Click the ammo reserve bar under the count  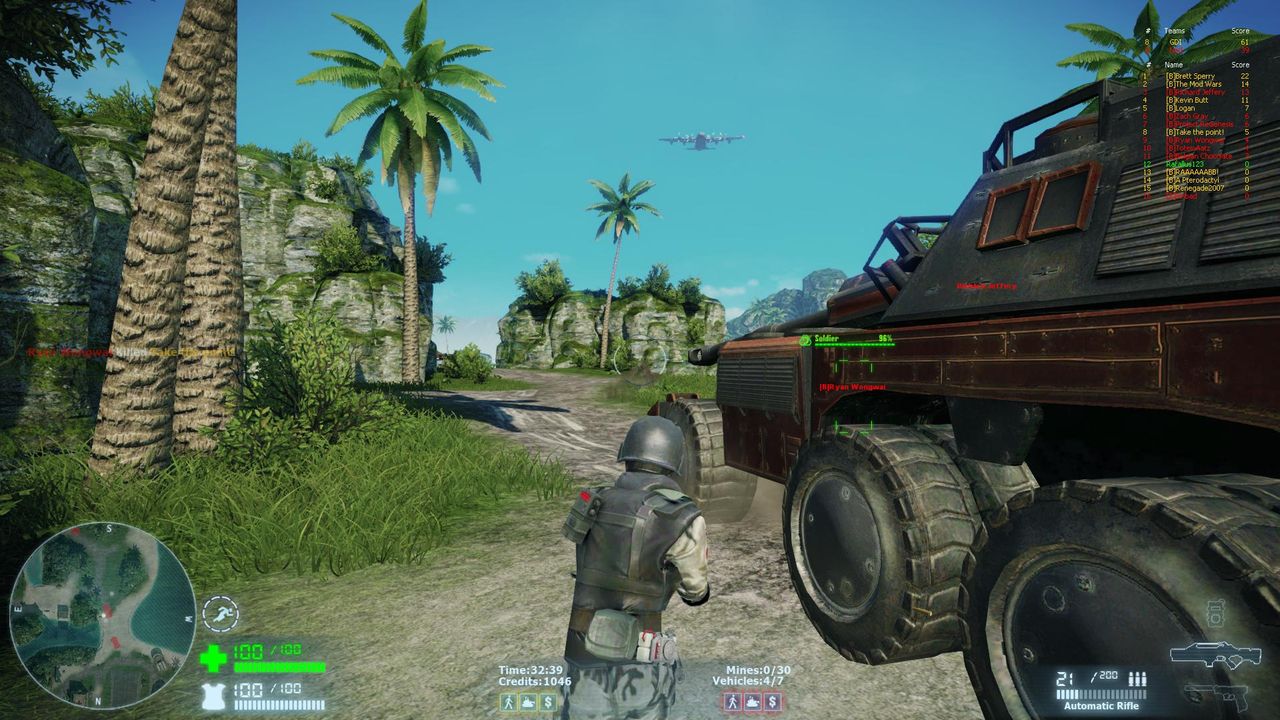pos(1101,693)
